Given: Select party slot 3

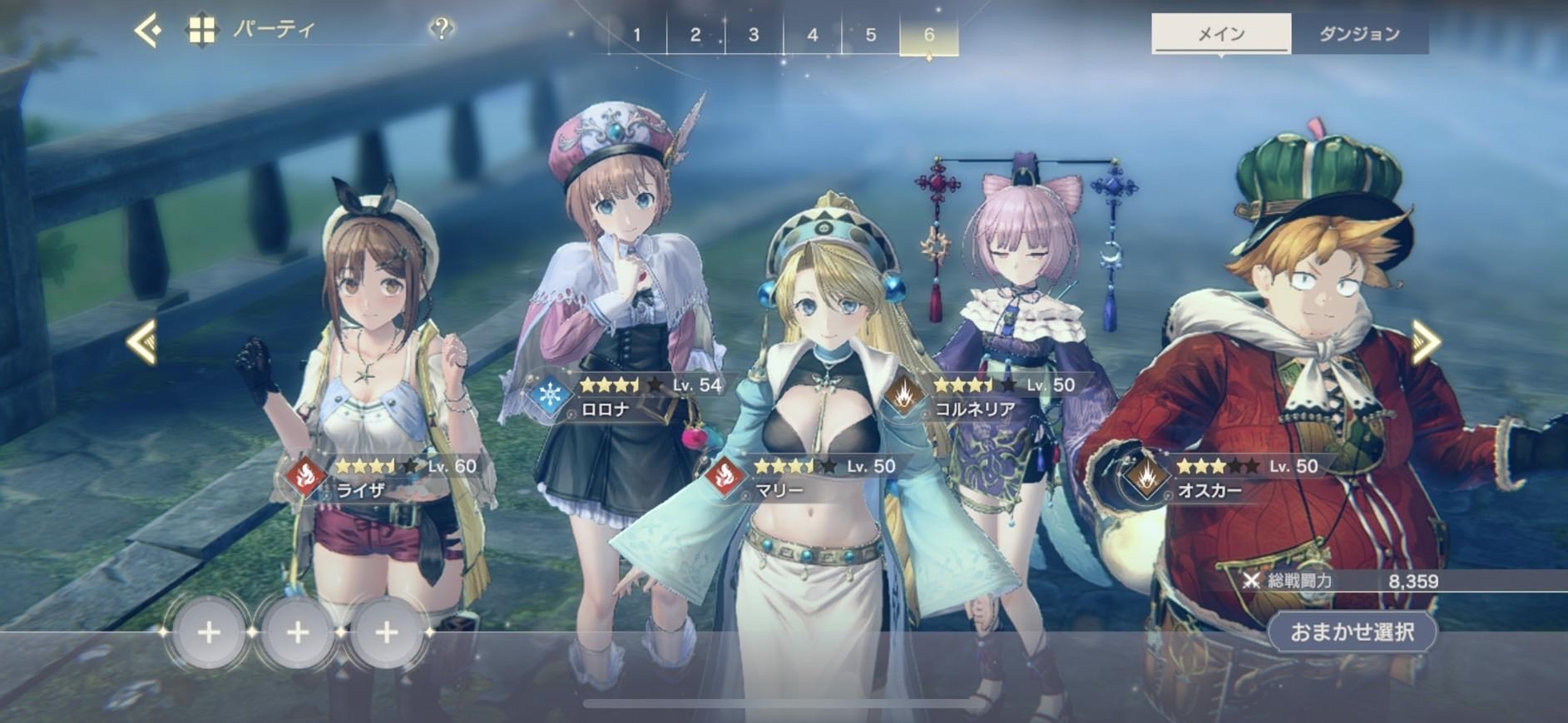Looking at the screenshot, I should [754, 35].
